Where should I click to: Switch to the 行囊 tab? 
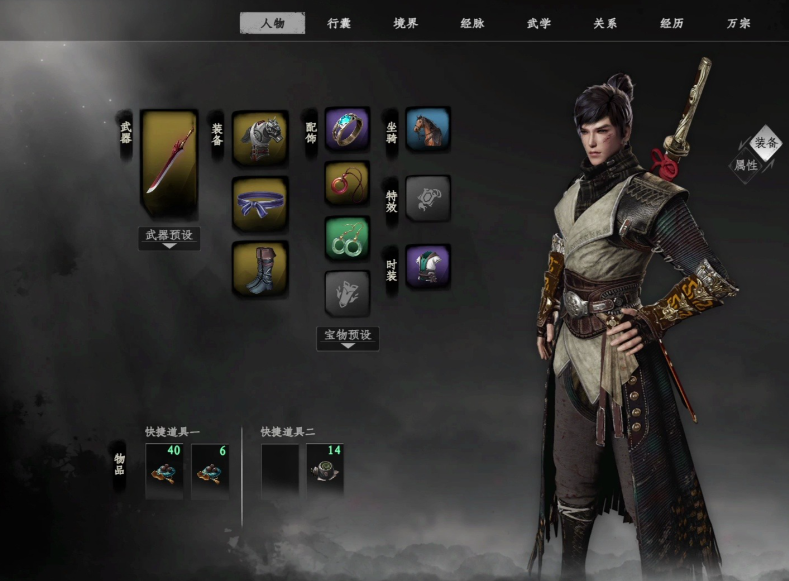[x=339, y=23]
